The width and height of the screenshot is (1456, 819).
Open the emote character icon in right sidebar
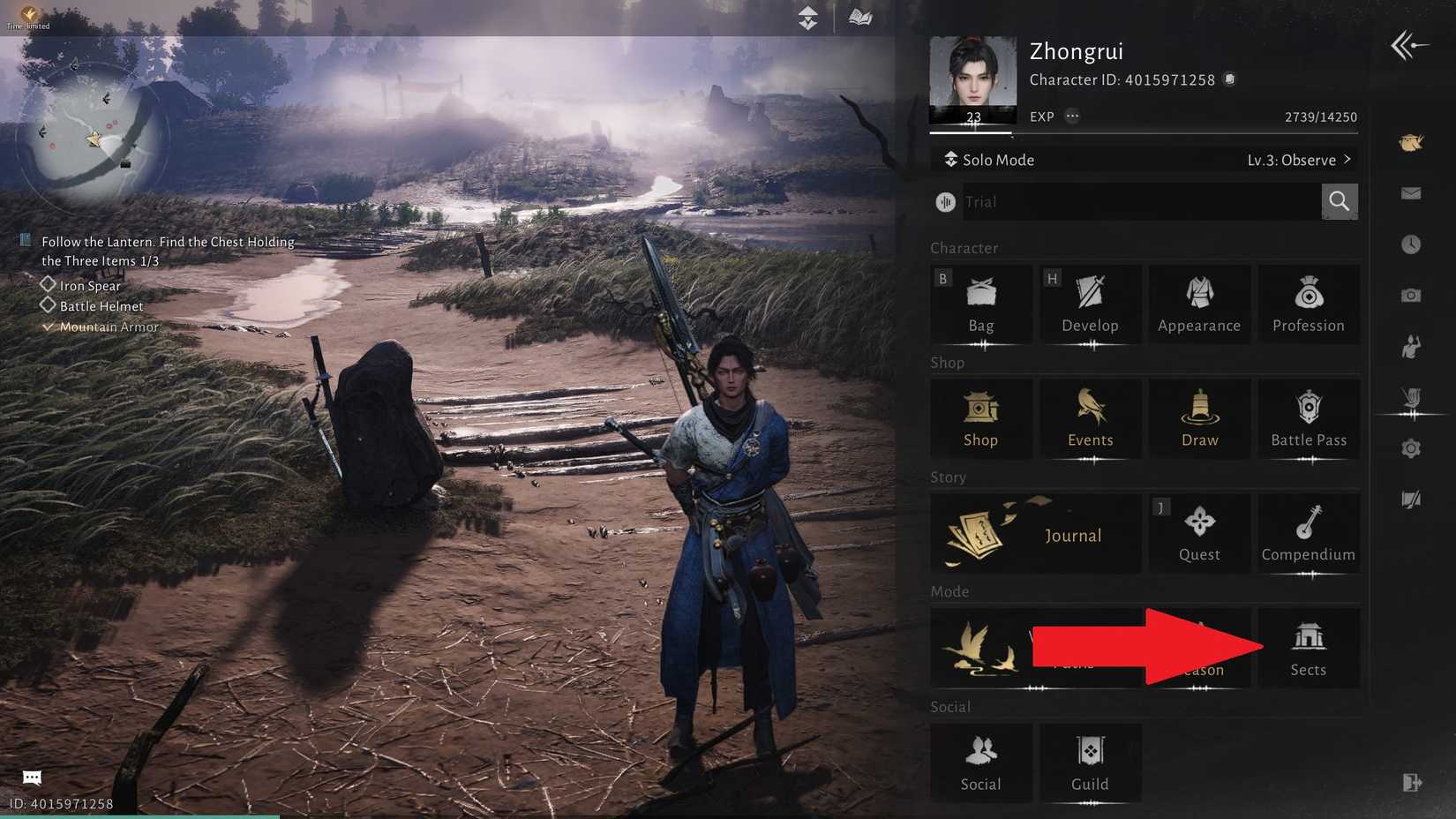click(x=1410, y=346)
